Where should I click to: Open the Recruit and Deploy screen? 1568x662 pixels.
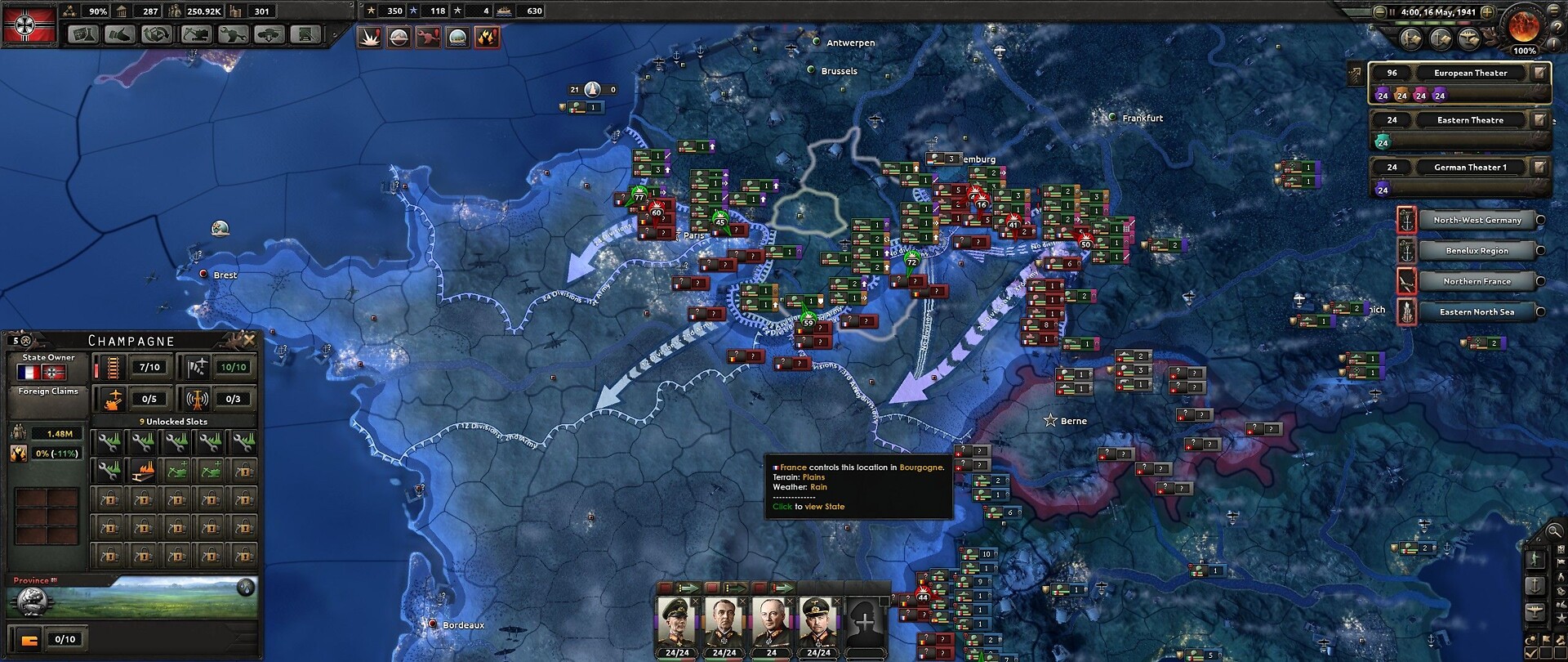(269, 34)
